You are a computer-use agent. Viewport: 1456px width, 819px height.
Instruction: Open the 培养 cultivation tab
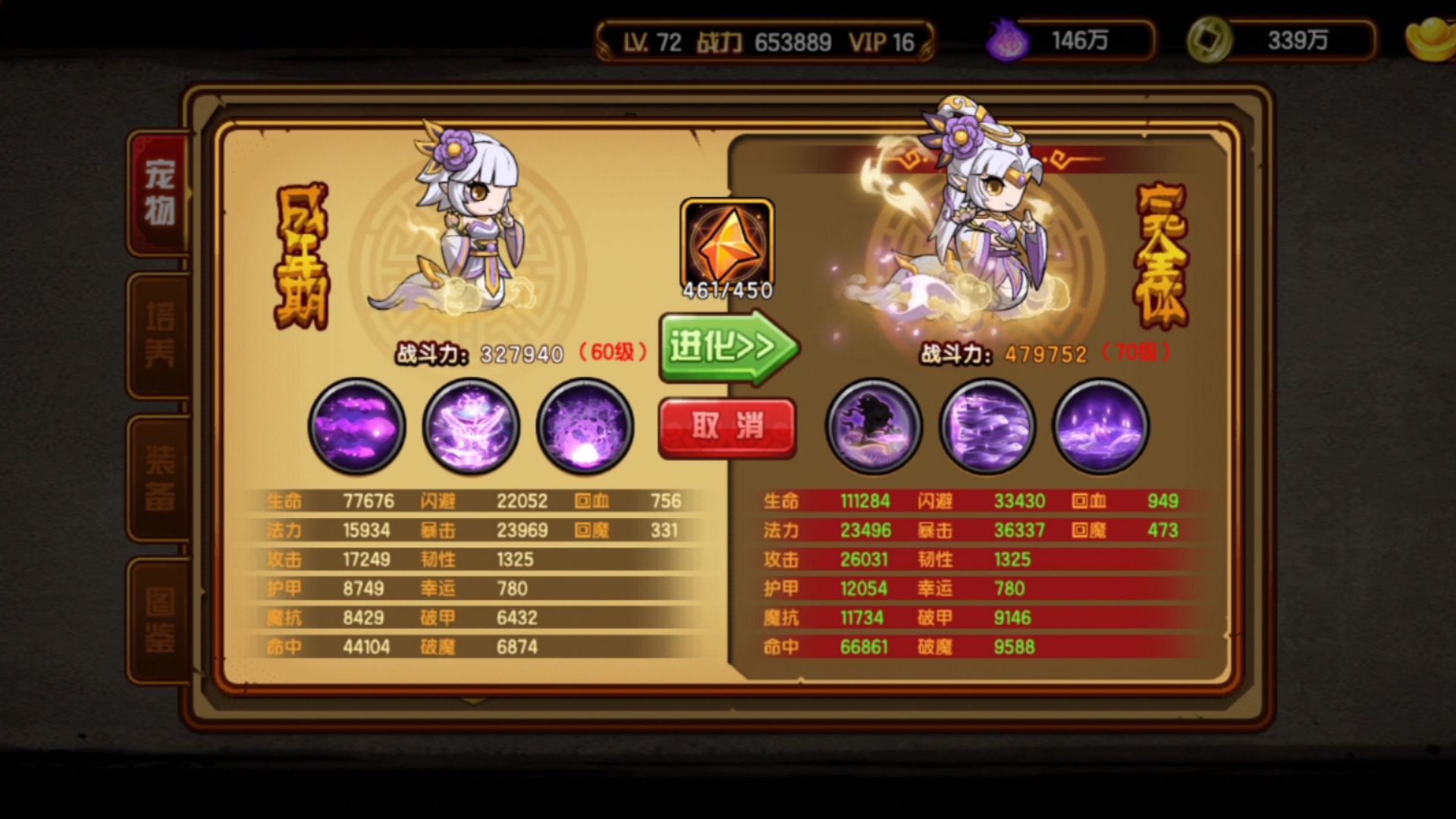coord(160,334)
